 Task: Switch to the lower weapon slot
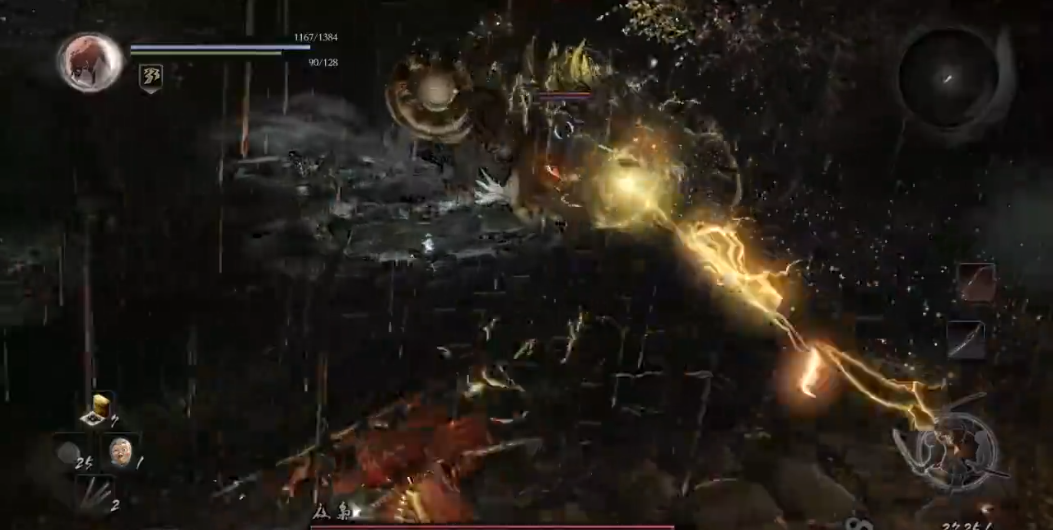pyautogui.click(x=966, y=340)
